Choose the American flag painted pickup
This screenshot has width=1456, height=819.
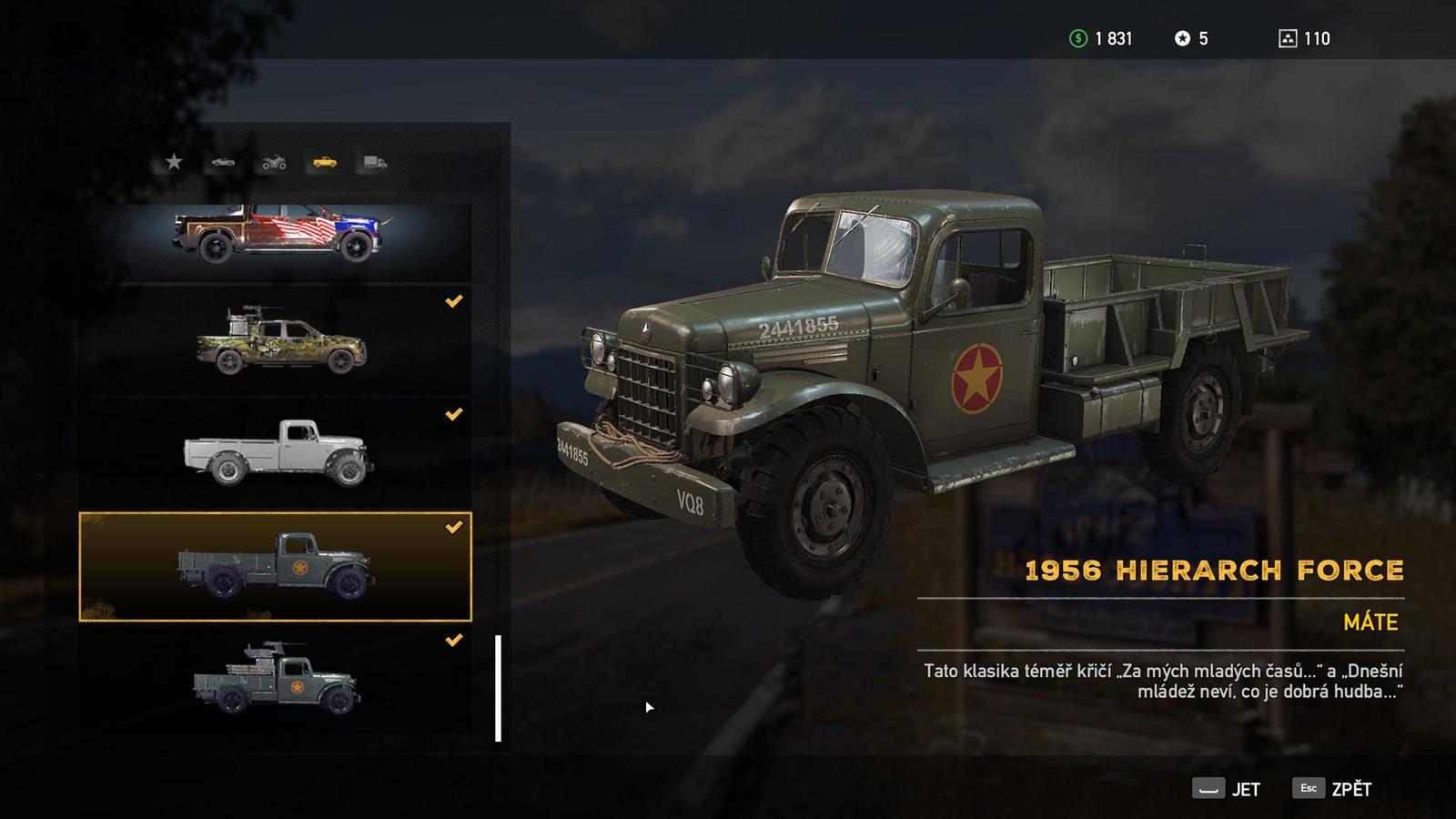click(276, 234)
